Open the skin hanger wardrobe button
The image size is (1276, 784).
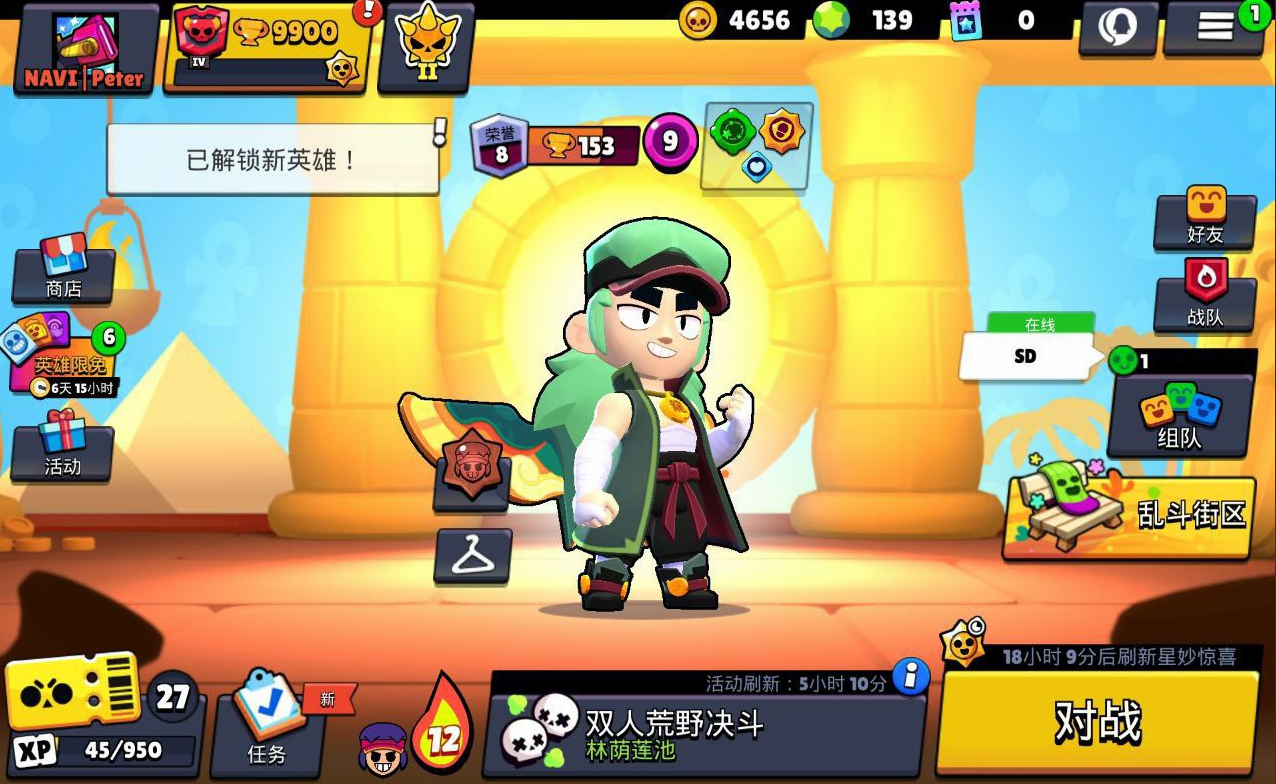pyautogui.click(x=473, y=556)
